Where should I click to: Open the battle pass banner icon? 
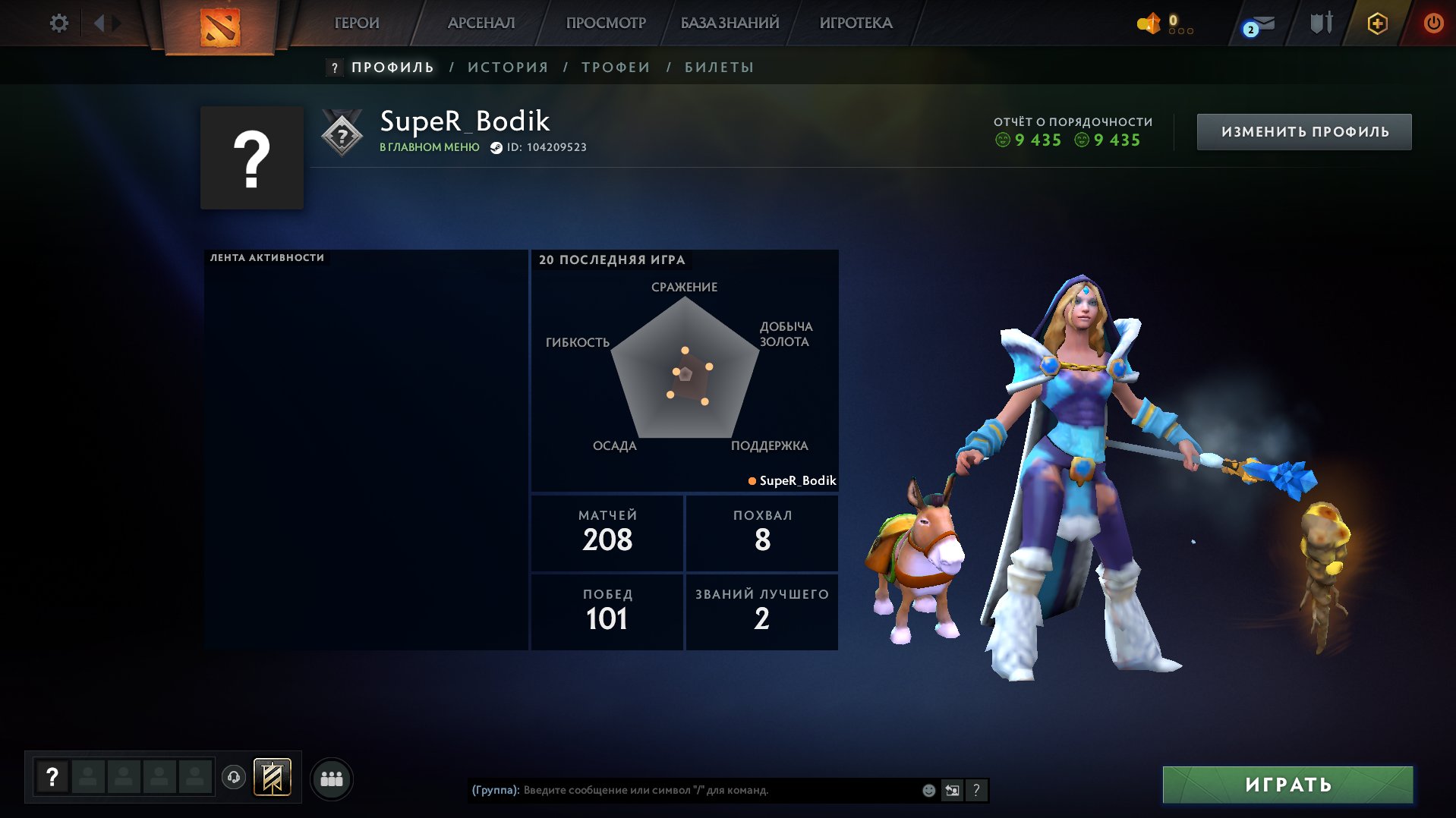[x=273, y=777]
